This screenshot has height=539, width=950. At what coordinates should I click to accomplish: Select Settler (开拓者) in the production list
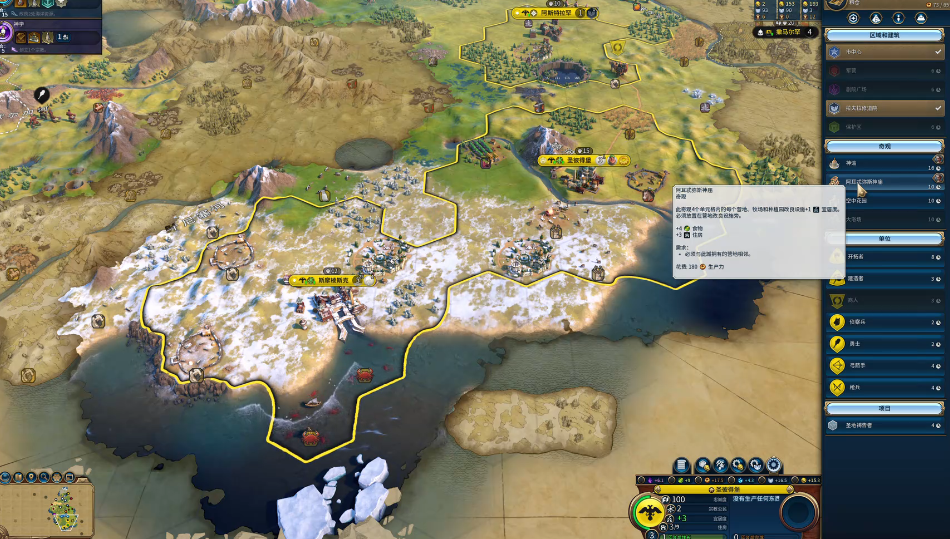(x=884, y=257)
